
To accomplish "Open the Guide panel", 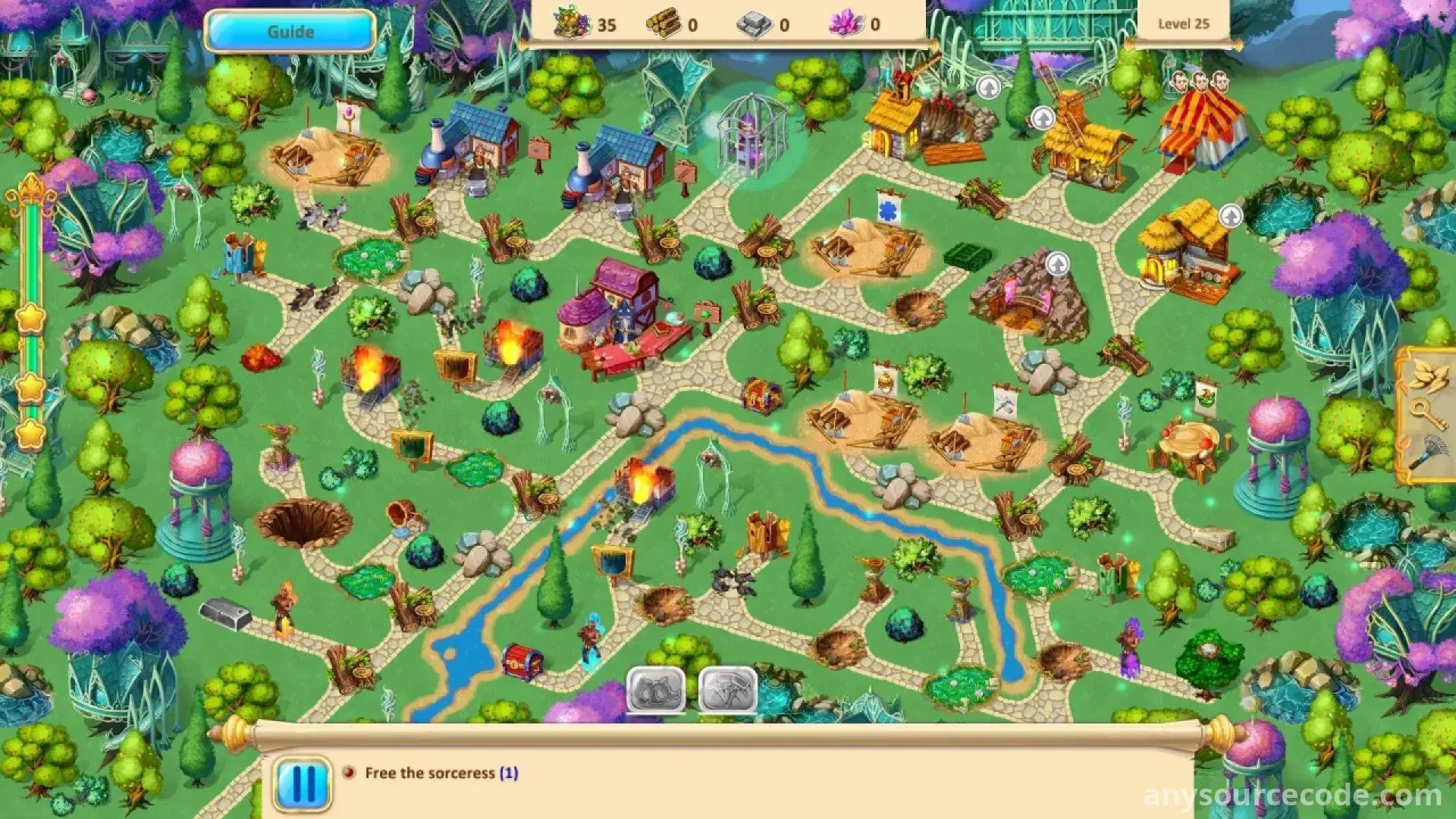I will click(x=290, y=32).
